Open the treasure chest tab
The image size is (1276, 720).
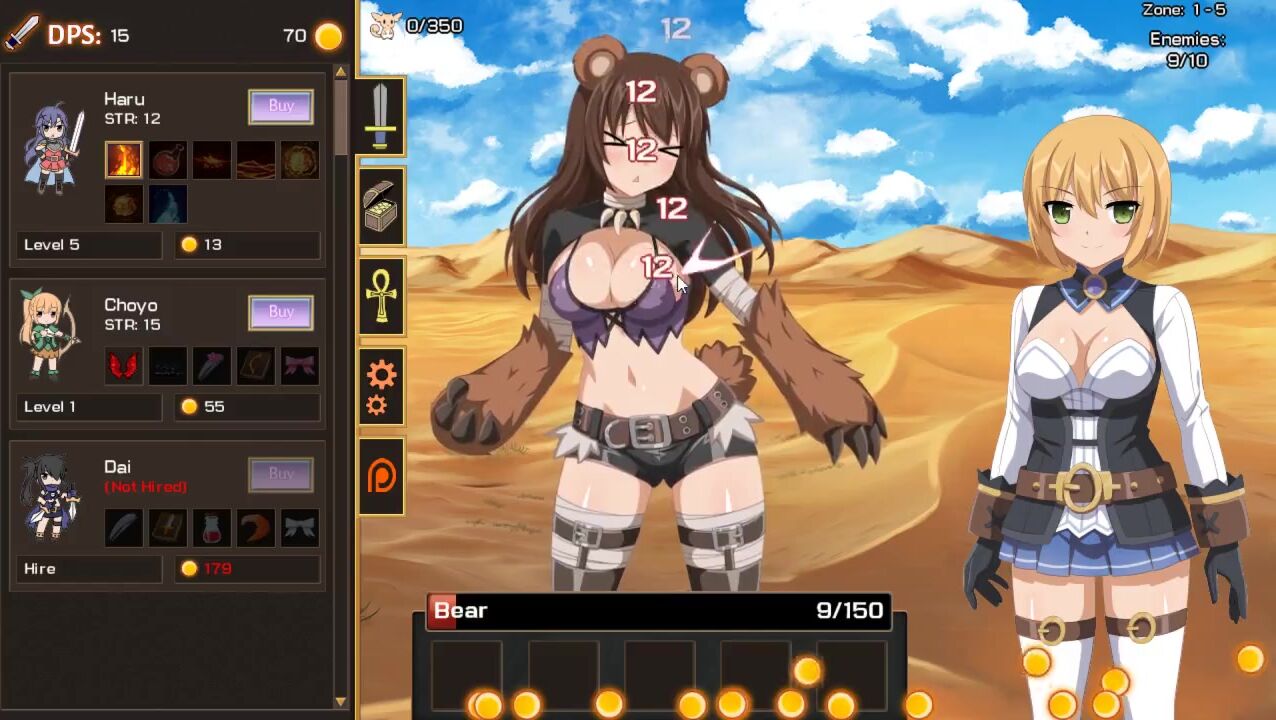coord(381,207)
